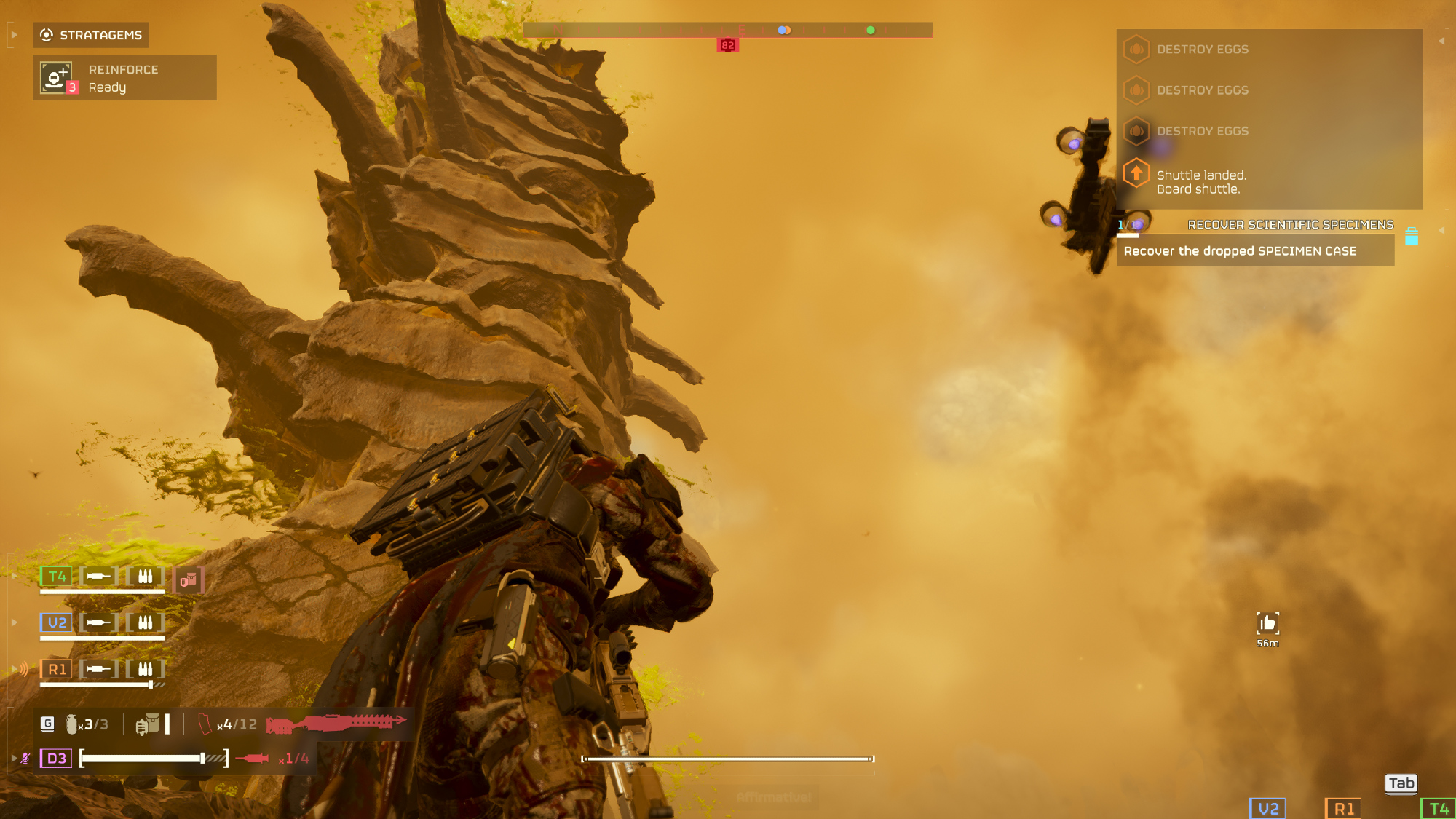Click the Recover Scientific Specimens objective

1290,225
